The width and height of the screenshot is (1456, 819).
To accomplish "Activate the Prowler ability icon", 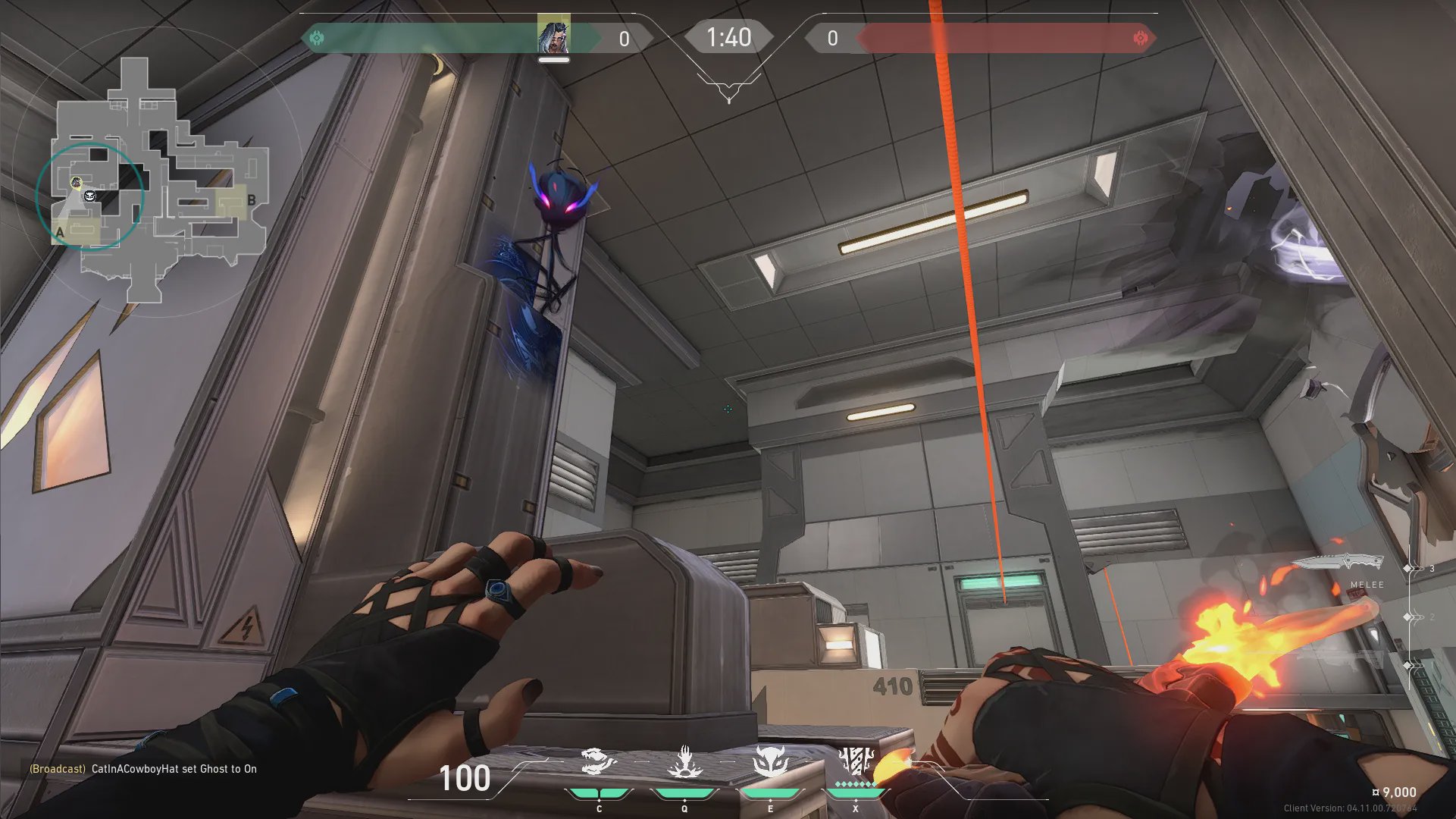I will (599, 762).
